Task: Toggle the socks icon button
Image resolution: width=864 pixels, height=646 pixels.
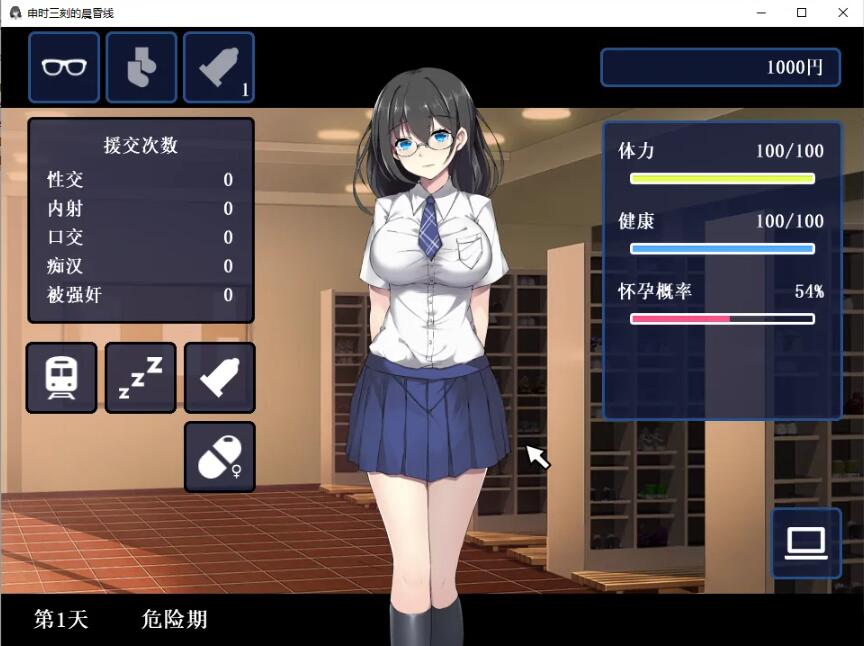Action: click(x=141, y=67)
